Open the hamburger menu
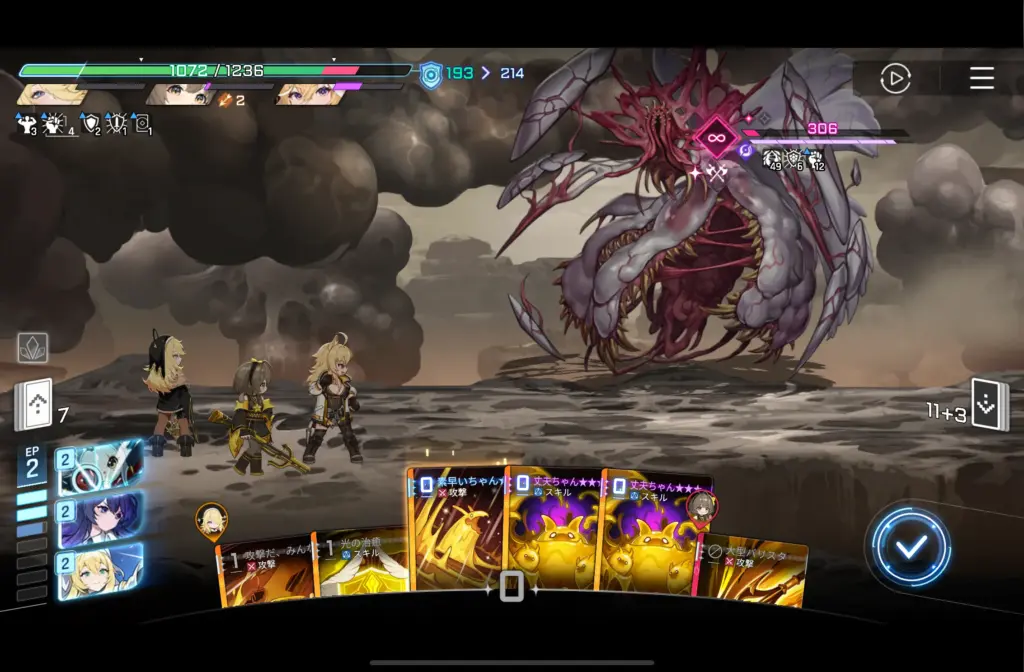 tap(982, 78)
